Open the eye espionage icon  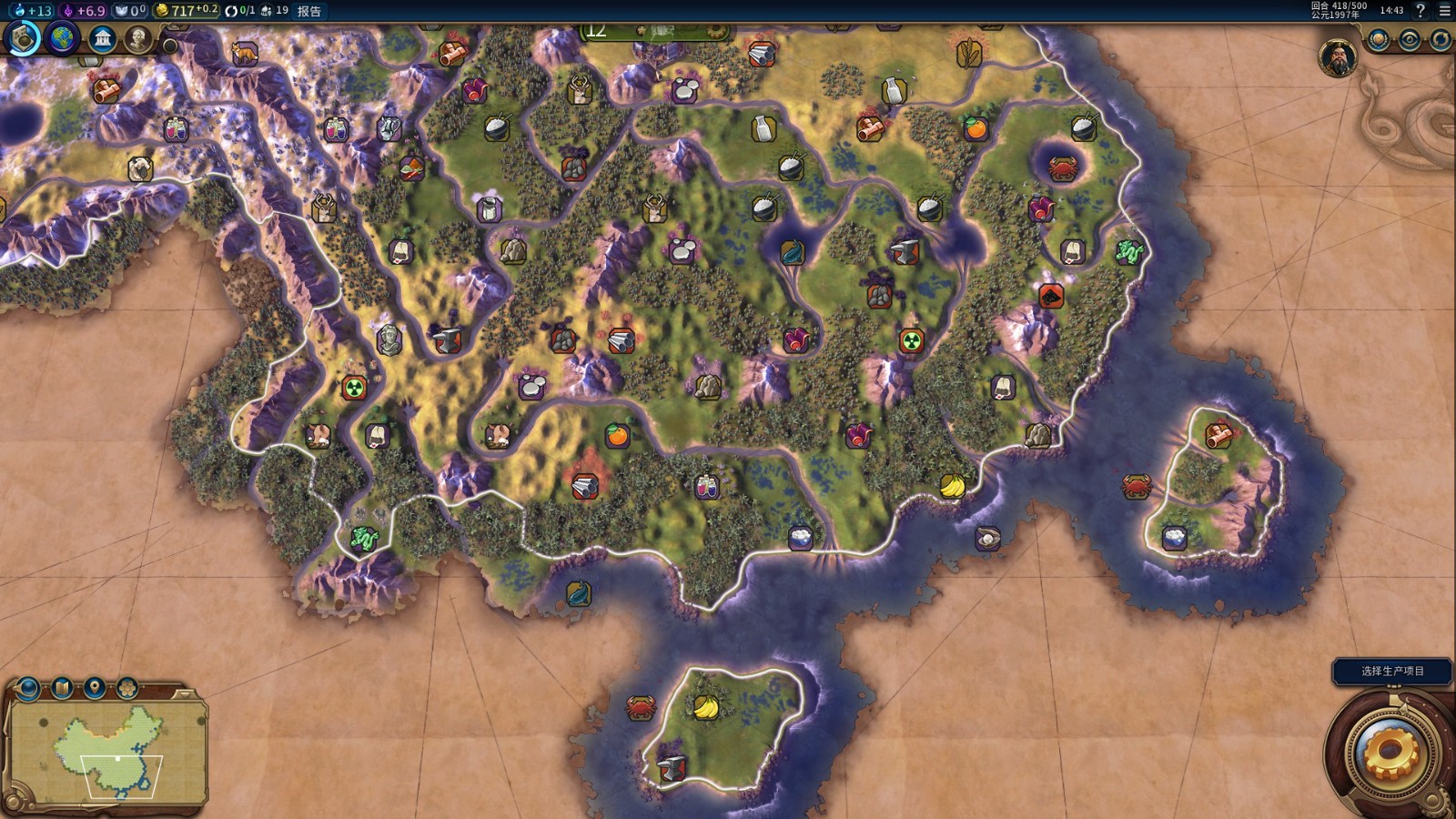tap(1410, 40)
